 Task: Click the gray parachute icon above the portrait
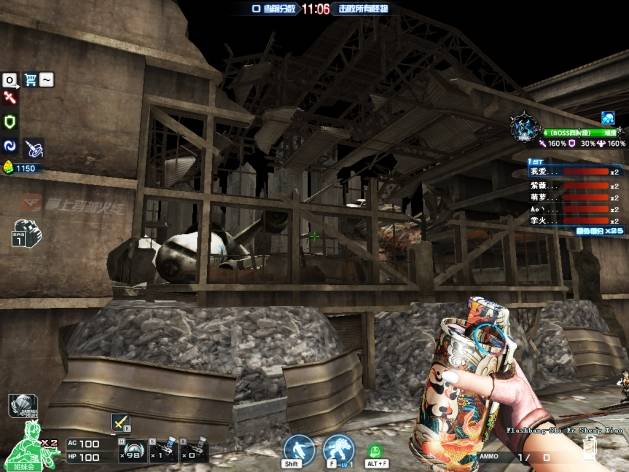tap(21, 406)
